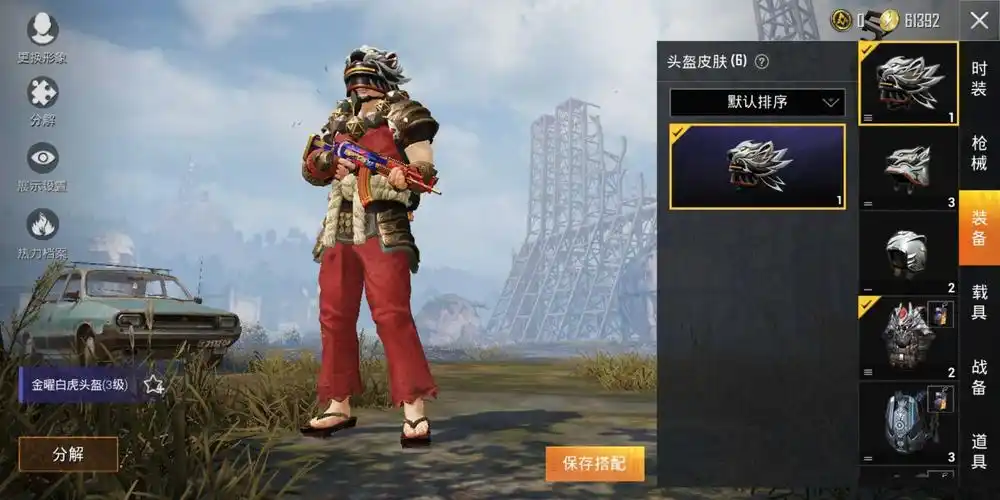1000x500 pixels.
Task: Open 展示设置 eye icon
Action: 42,165
